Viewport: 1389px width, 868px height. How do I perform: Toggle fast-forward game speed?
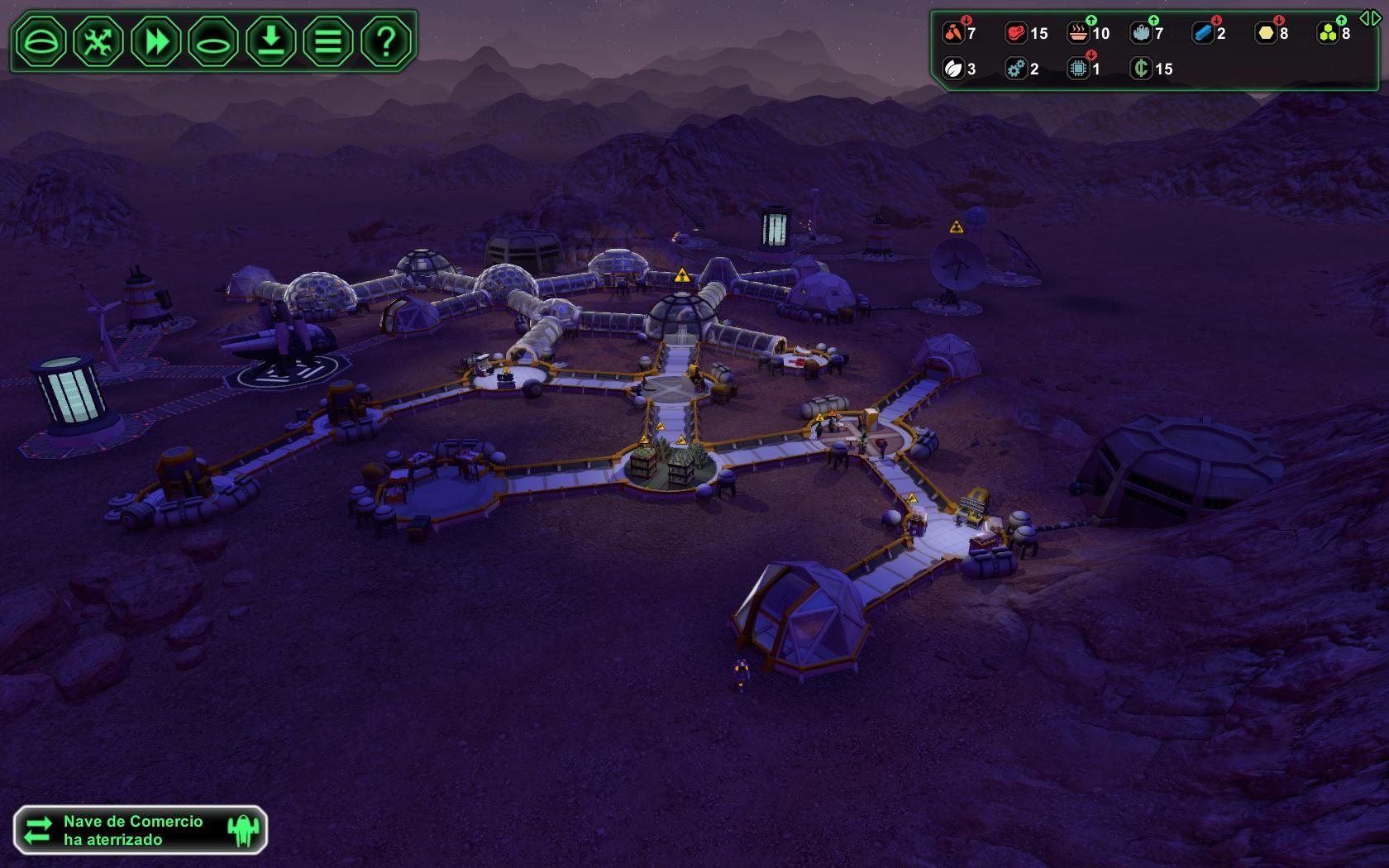[x=156, y=41]
